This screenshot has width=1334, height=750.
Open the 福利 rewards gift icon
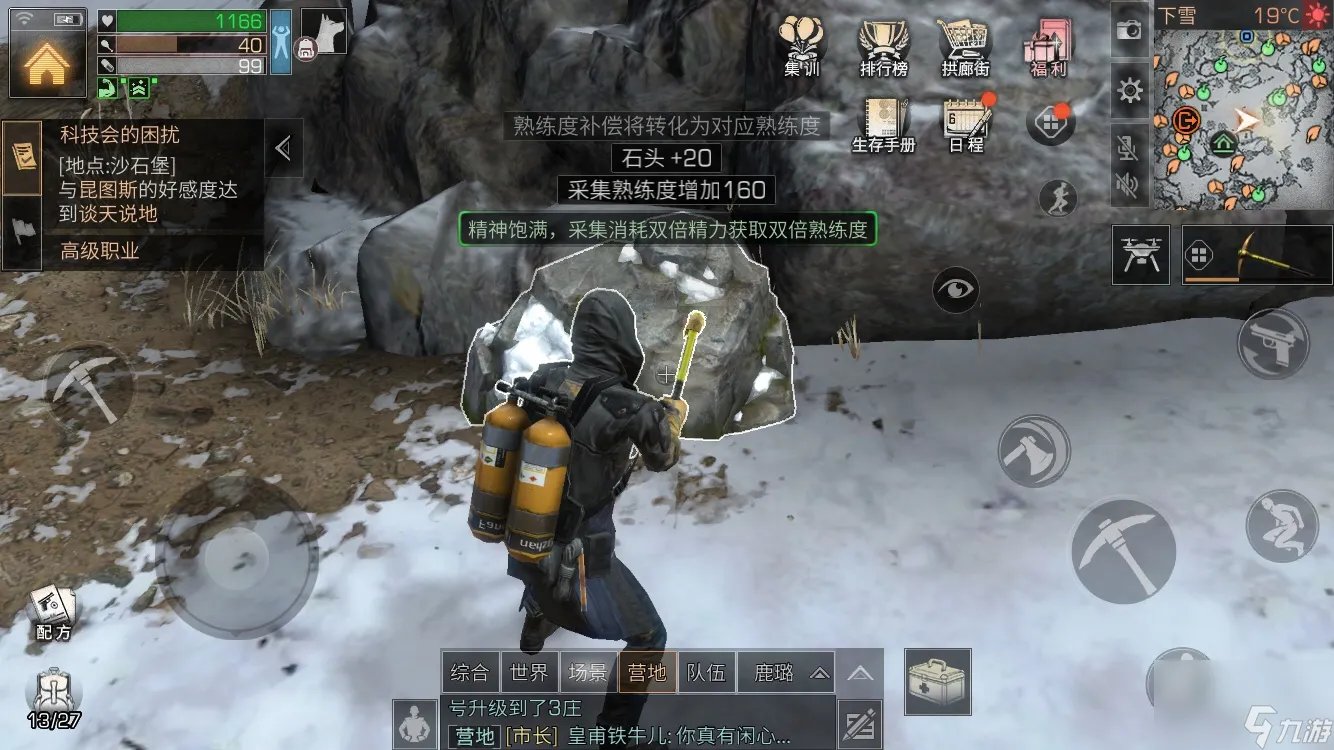1047,45
